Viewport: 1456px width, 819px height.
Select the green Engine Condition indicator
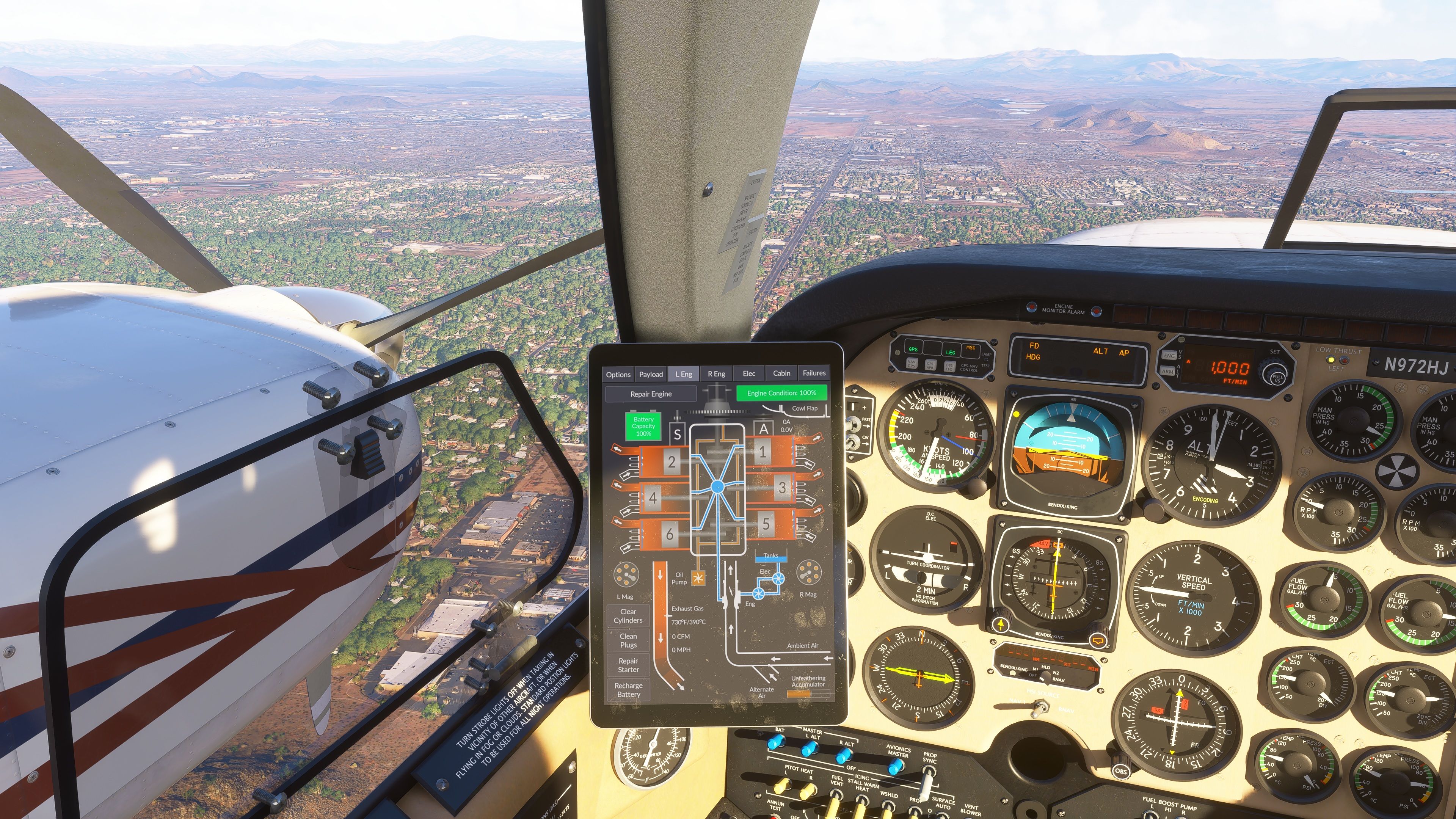(x=781, y=393)
